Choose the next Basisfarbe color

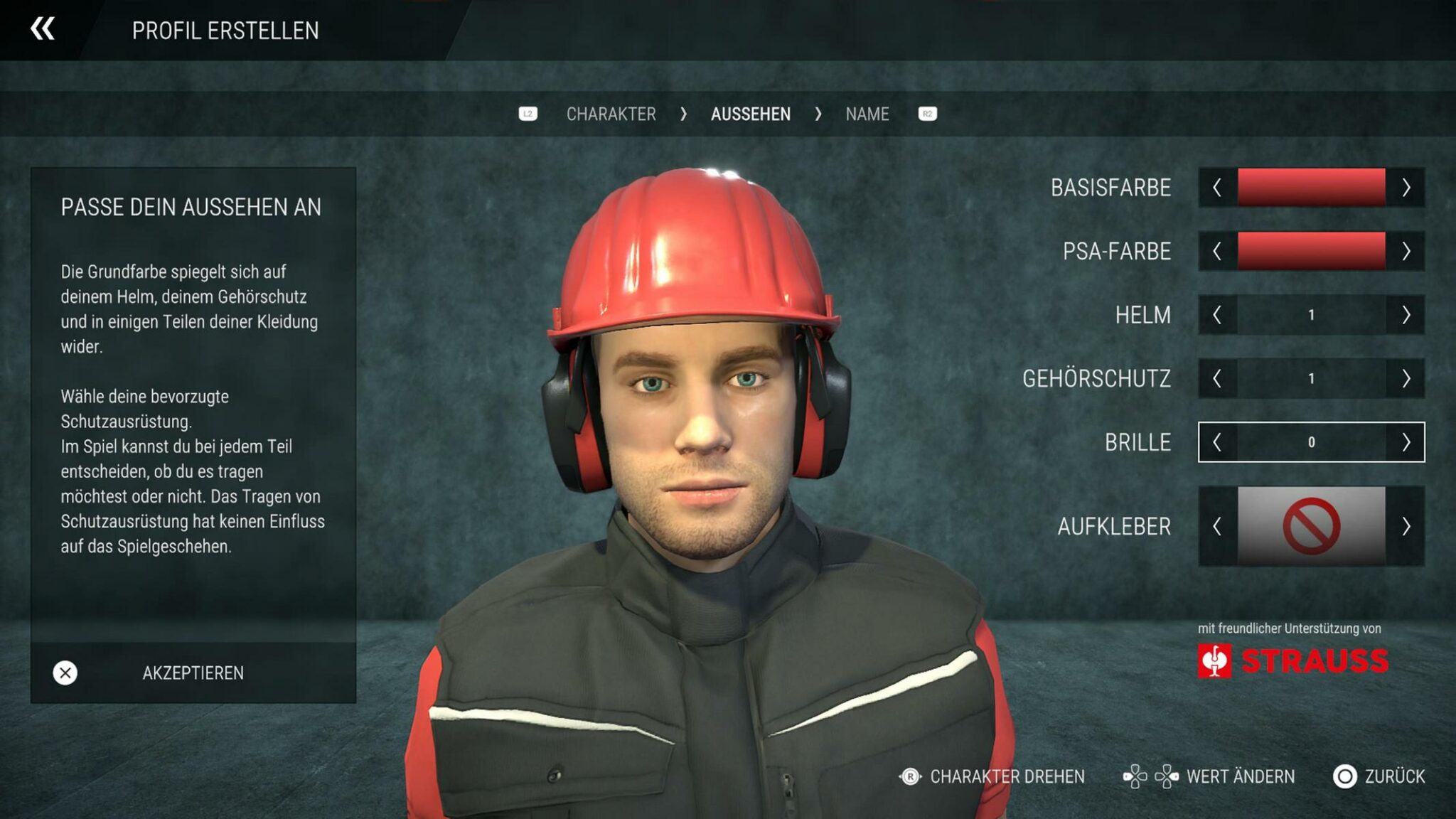click(1406, 188)
